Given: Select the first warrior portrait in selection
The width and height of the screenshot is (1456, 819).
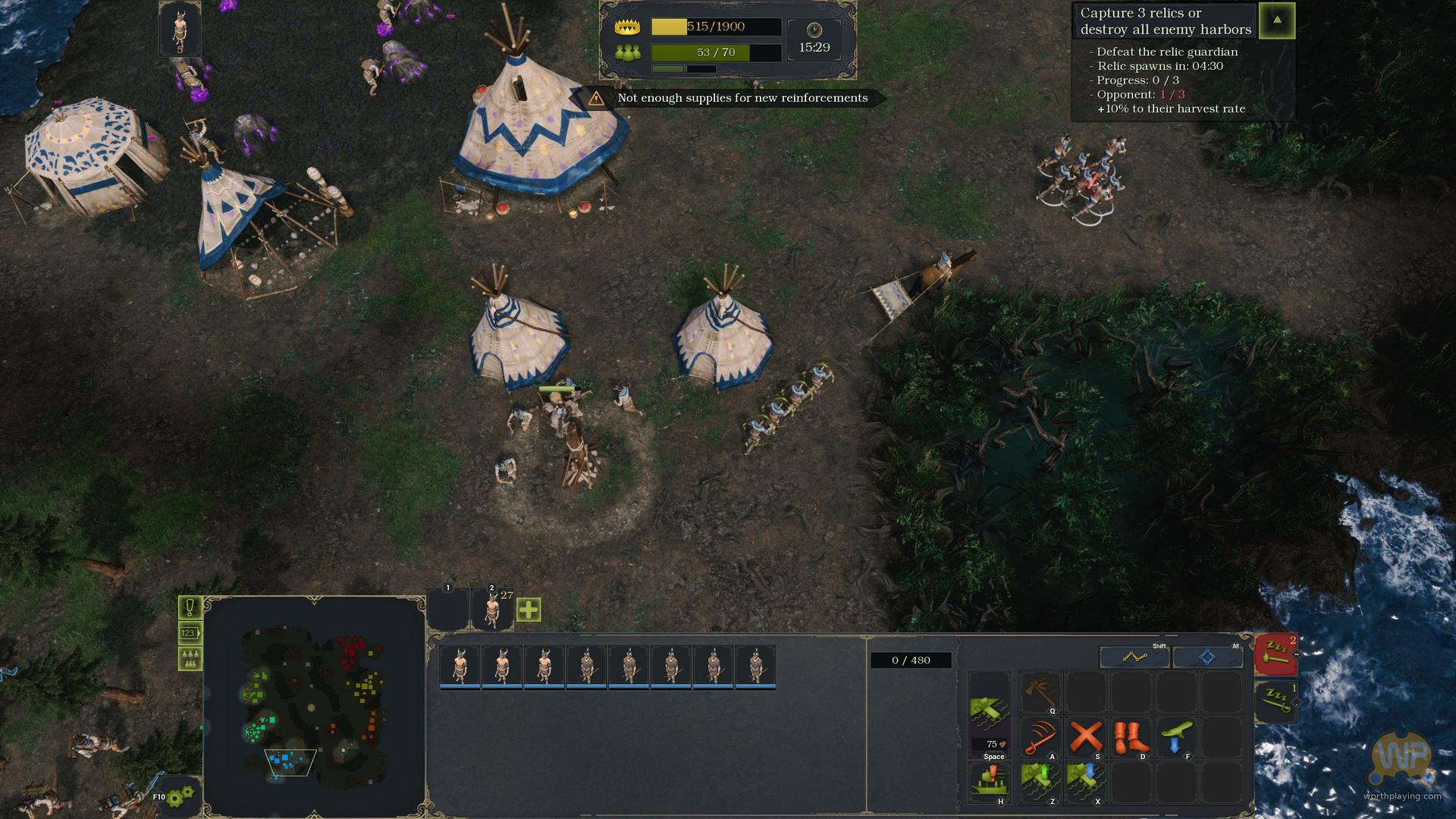Looking at the screenshot, I should coord(460,667).
